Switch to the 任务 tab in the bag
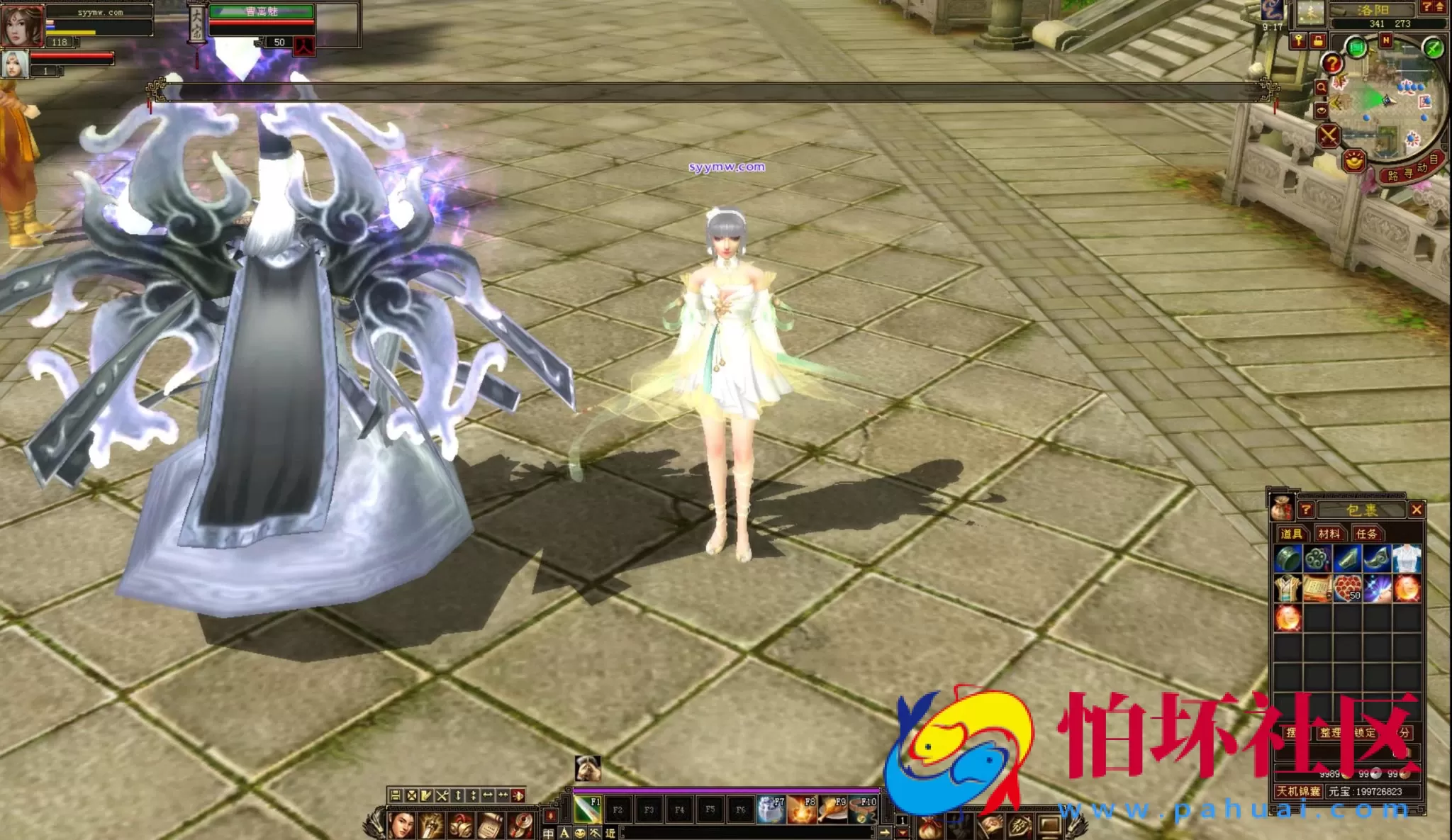 pyautogui.click(x=1366, y=534)
